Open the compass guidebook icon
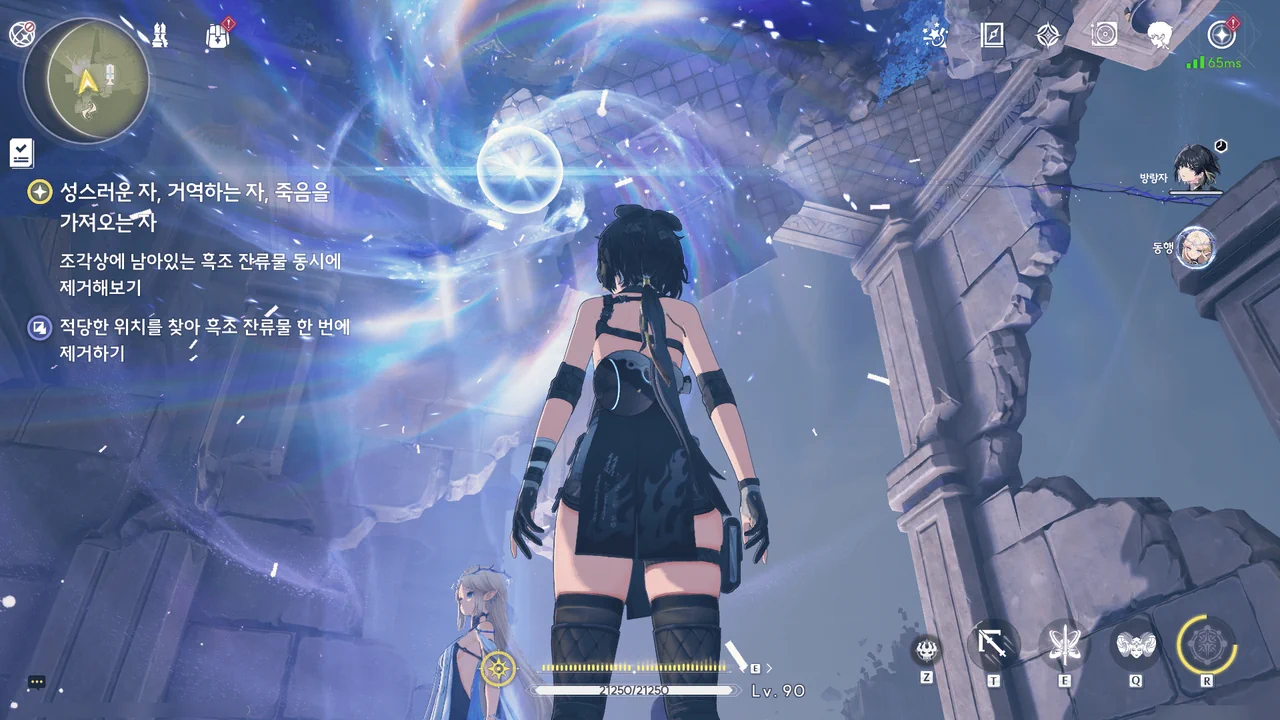 point(992,36)
